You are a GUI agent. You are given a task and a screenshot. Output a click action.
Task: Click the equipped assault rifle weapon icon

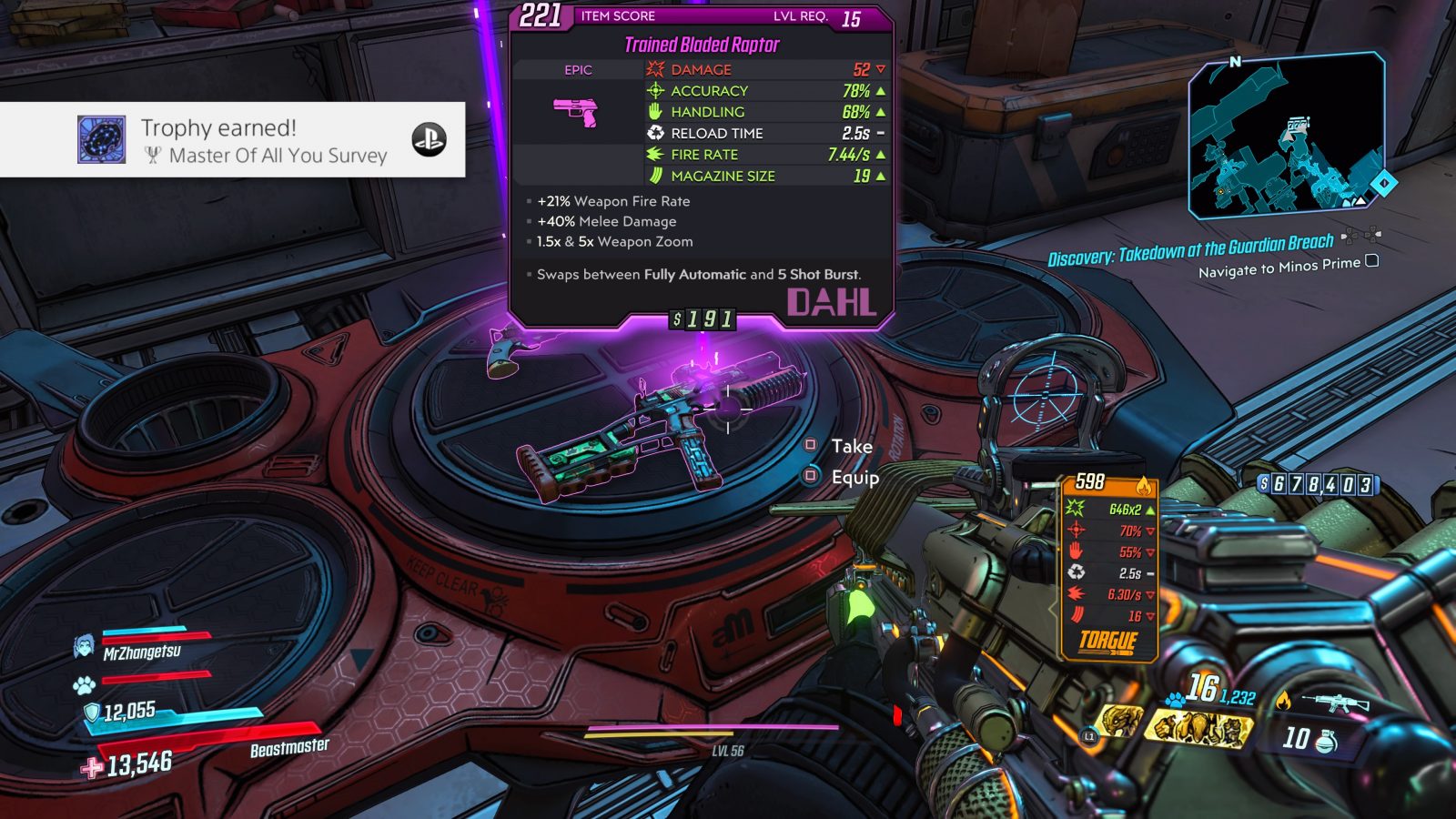point(1335,702)
